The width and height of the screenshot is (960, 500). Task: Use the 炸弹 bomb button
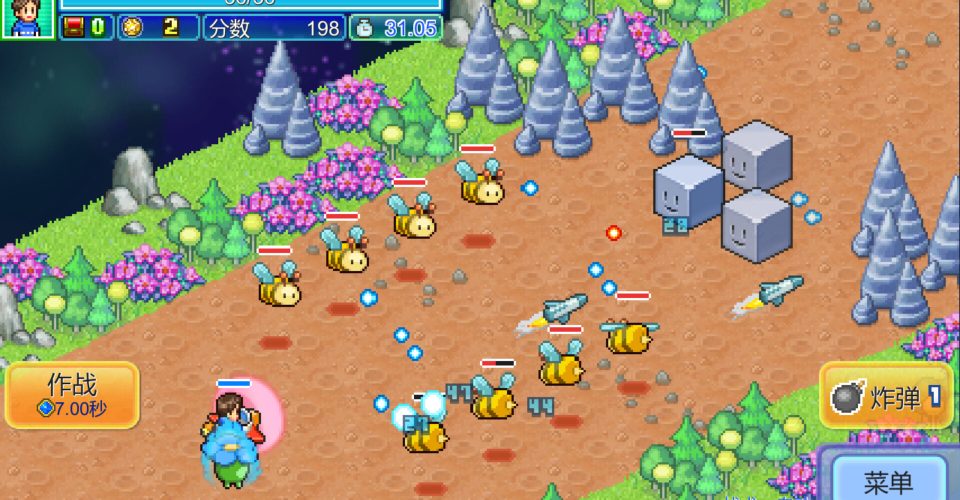[x=886, y=397]
